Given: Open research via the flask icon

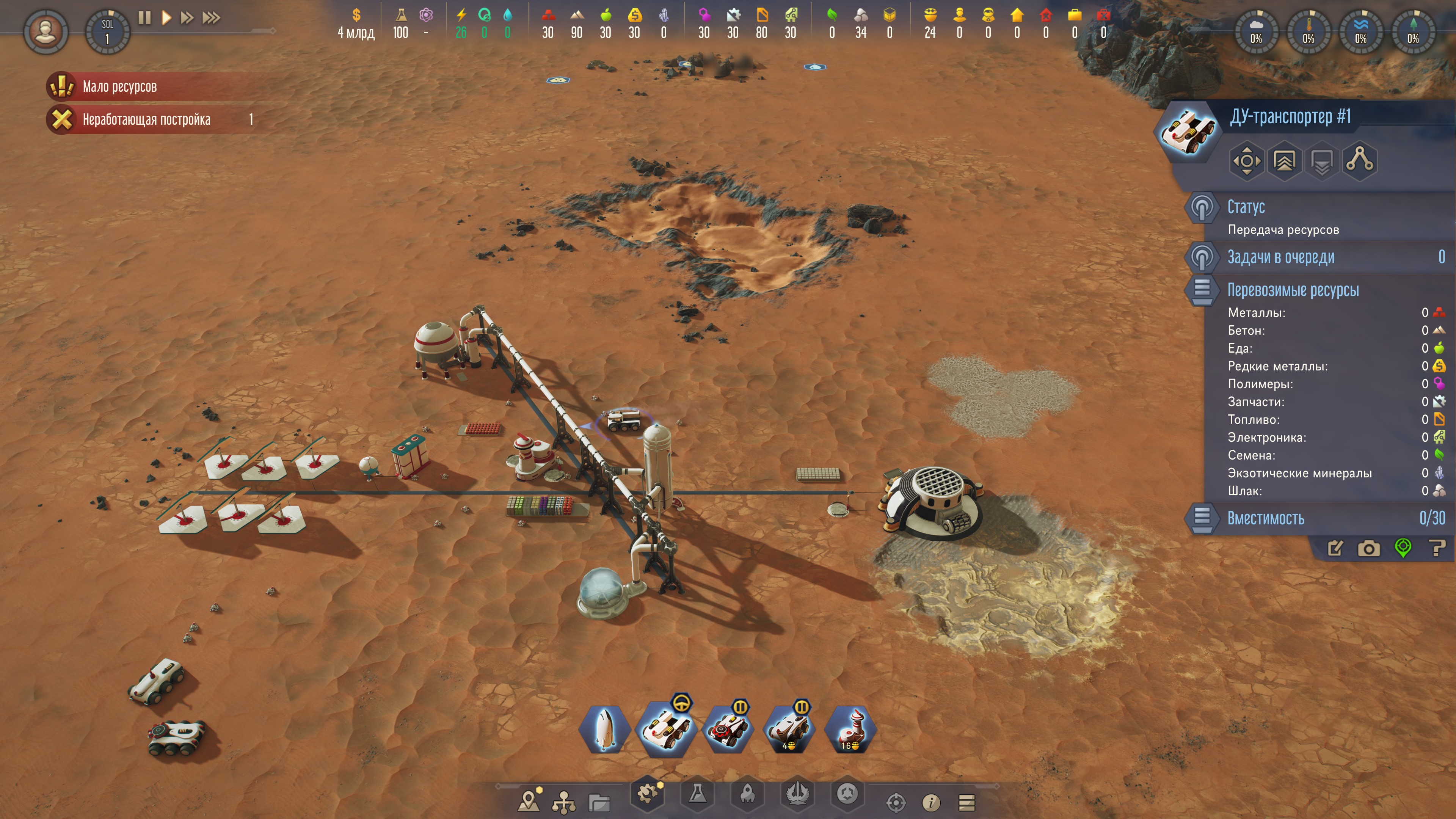Looking at the screenshot, I should [698, 794].
